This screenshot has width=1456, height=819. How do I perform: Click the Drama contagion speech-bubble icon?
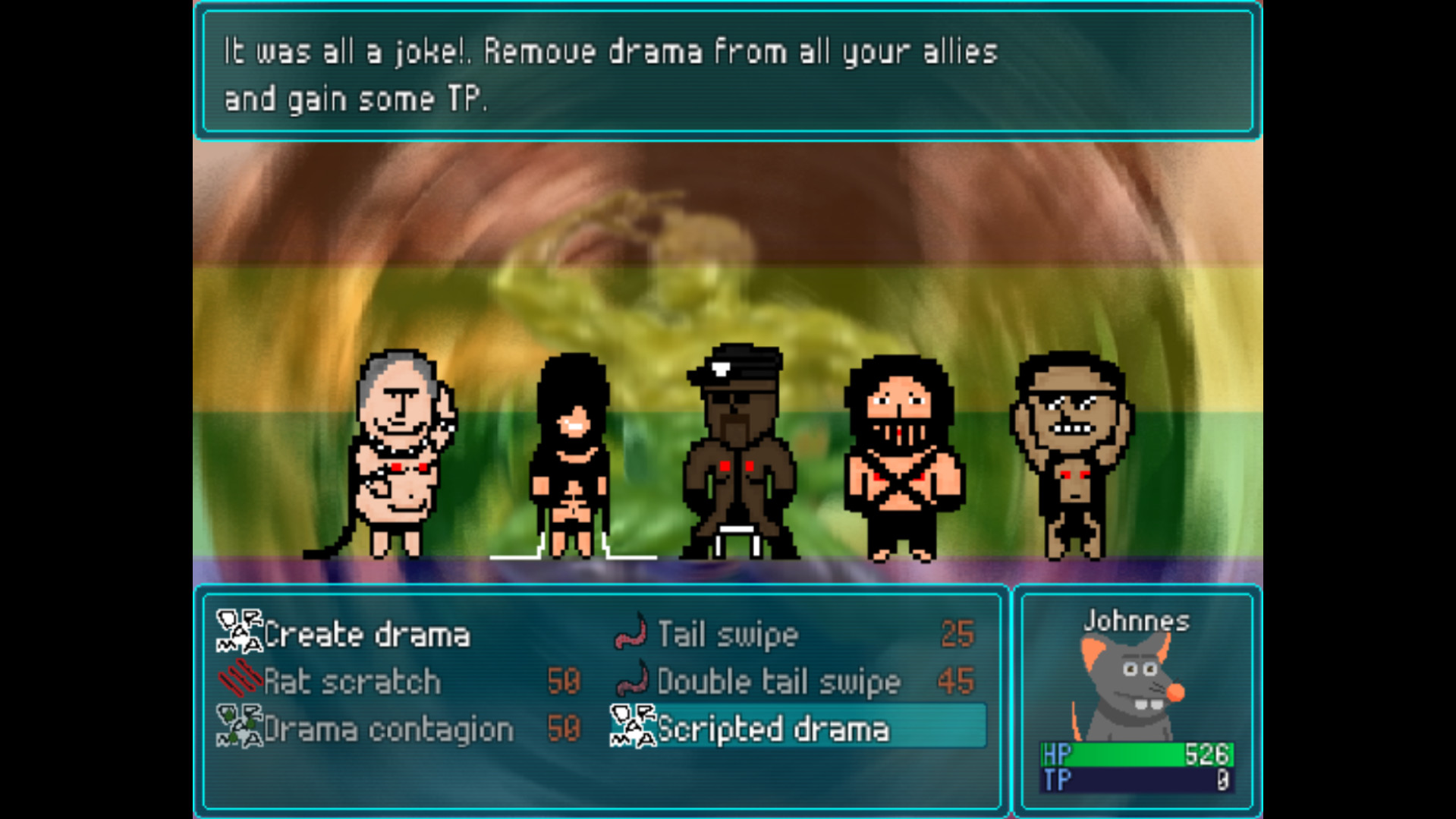(x=237, y=727)
